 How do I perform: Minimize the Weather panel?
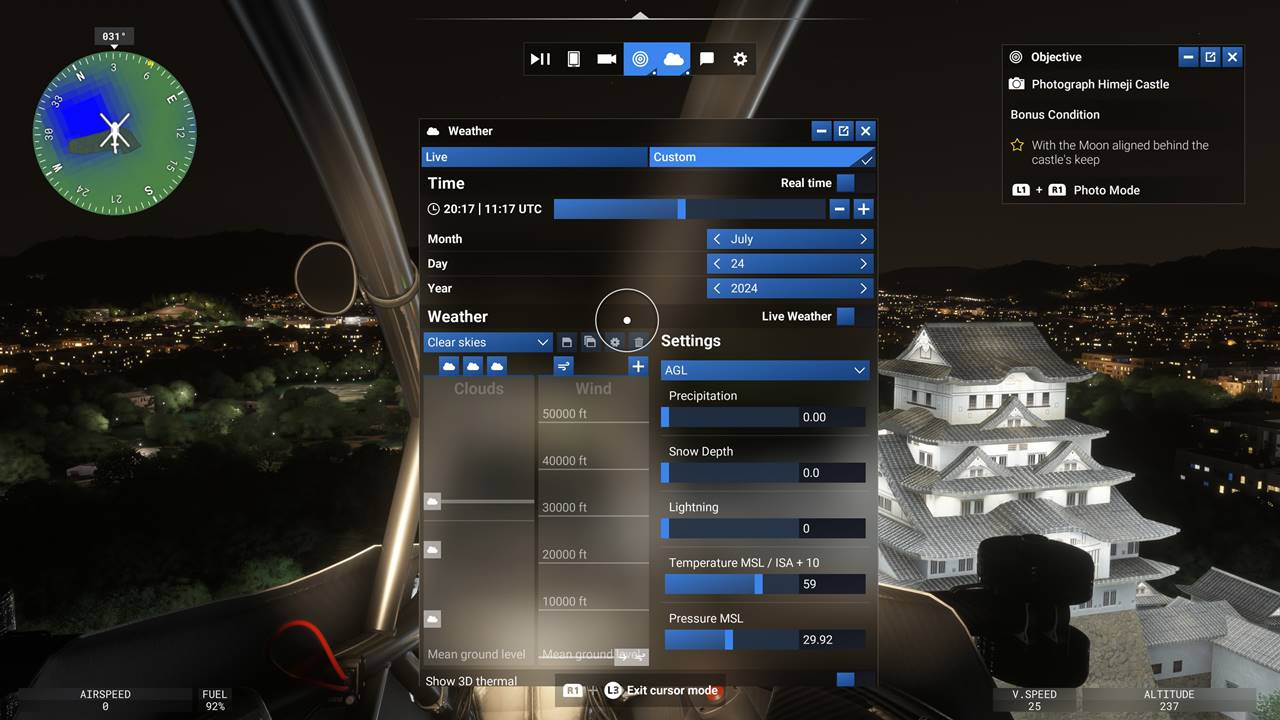tap(821, 131)
